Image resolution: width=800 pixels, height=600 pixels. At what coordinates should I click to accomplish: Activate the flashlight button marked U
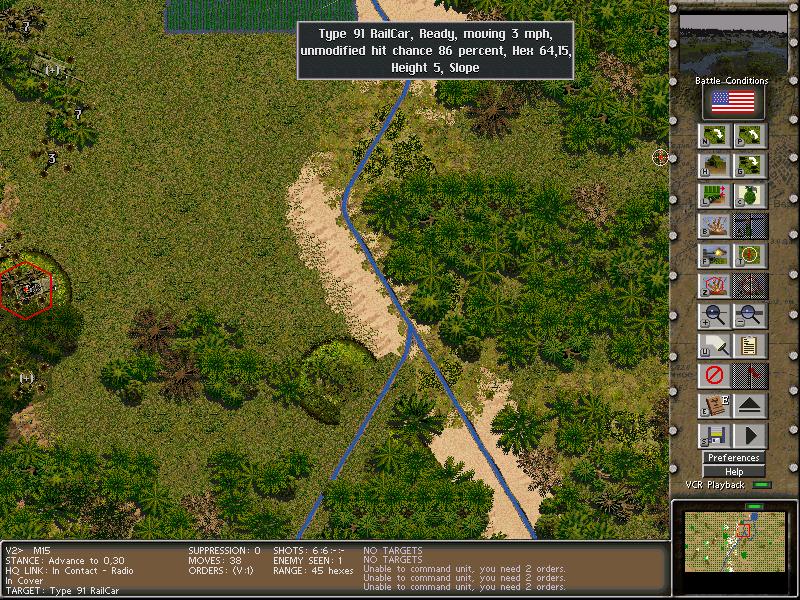(715, 346)
